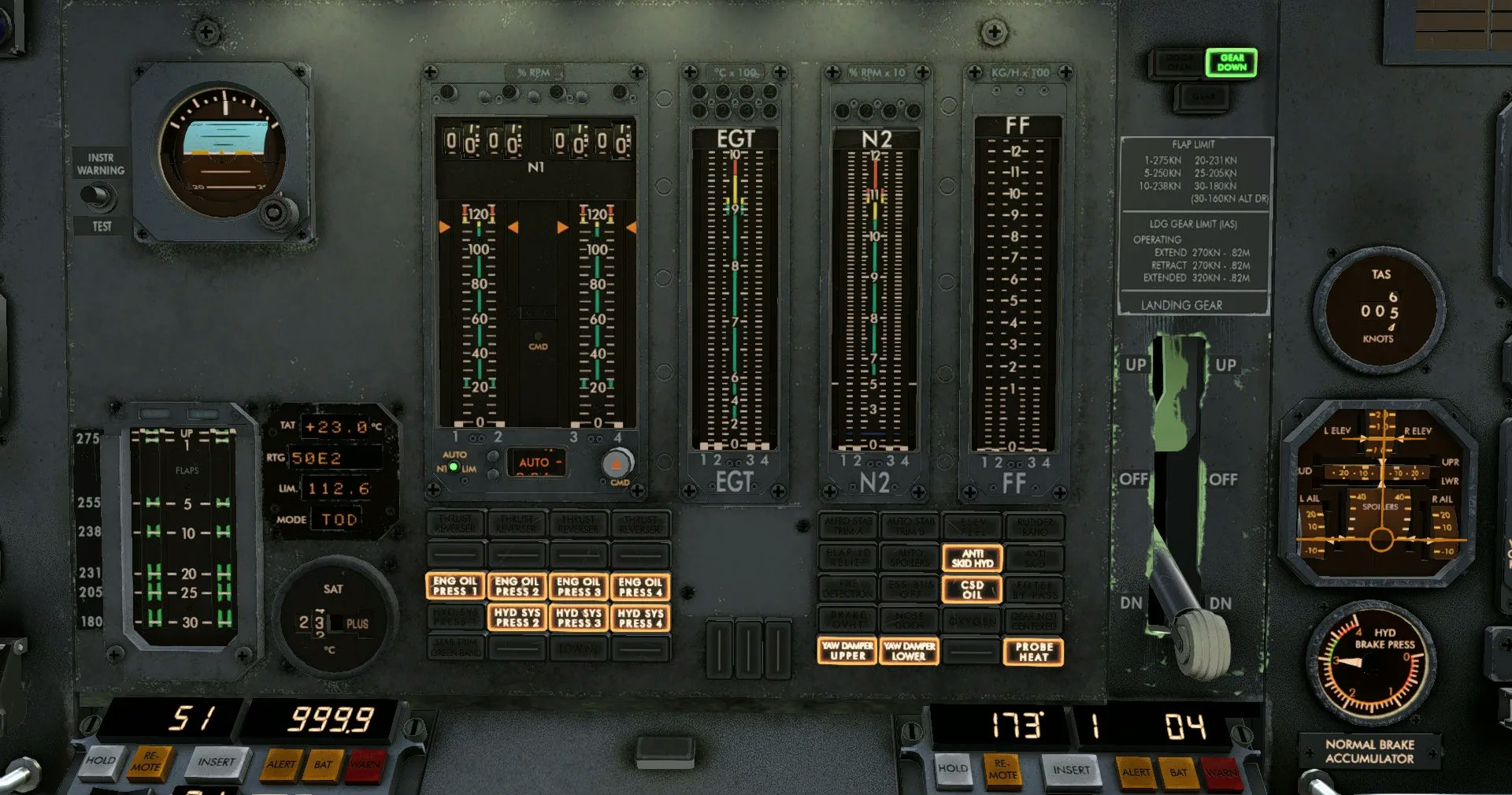Click the ANTI SKID HYD annunciator
The height and width of the screenshot is (795, 1512).
[972, 559]
